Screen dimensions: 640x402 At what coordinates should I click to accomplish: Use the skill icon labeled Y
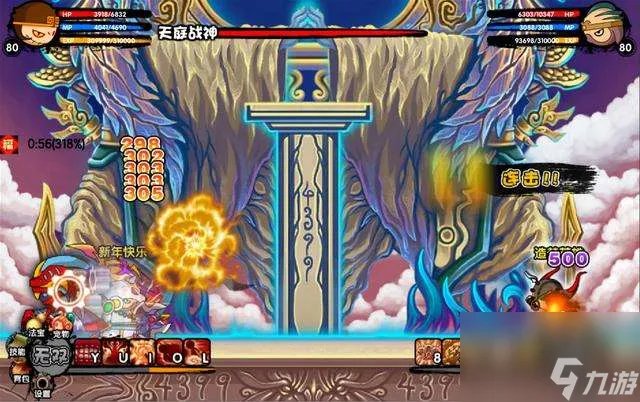88,353
